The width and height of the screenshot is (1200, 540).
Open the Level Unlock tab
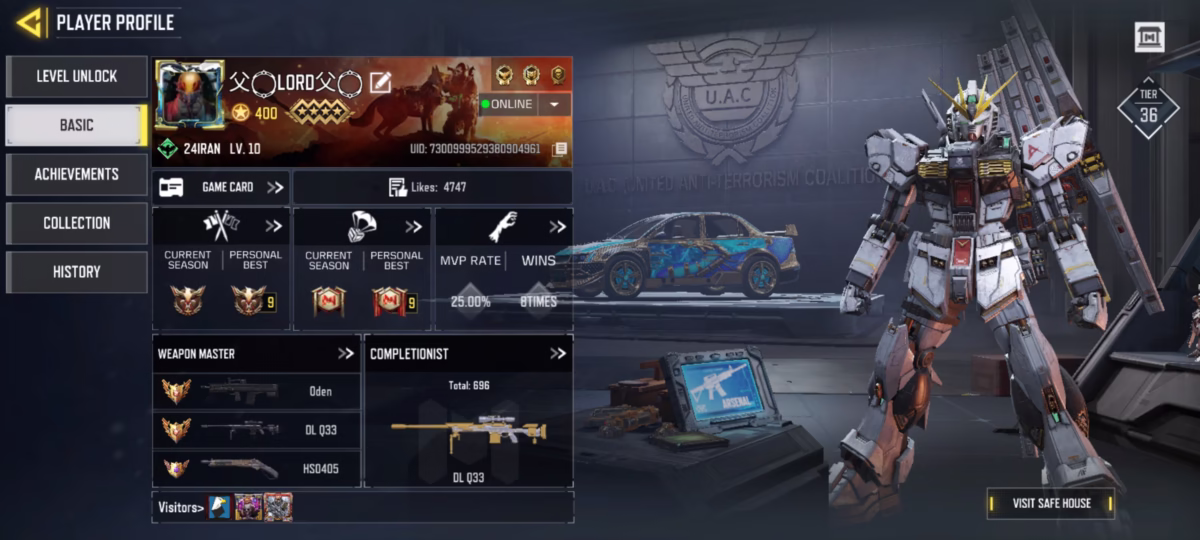[76, 76]
